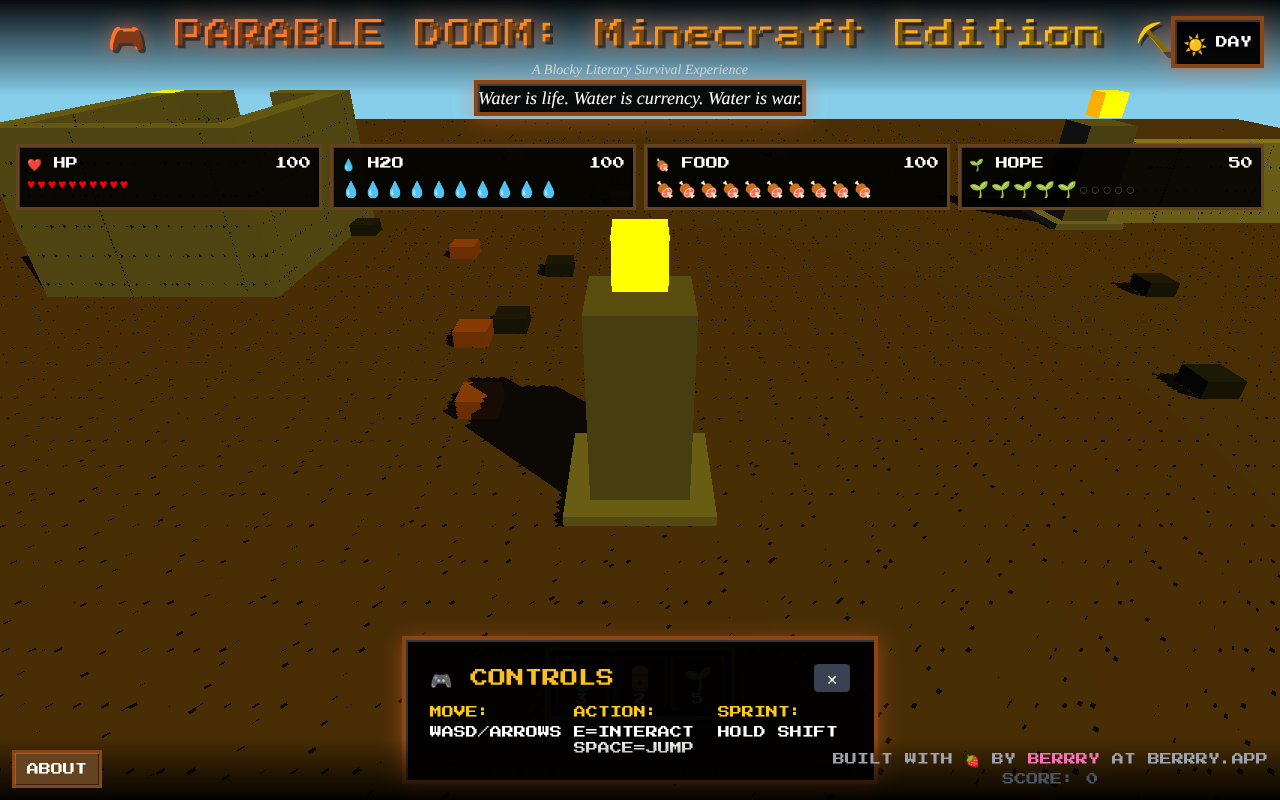
Task: Open the ABOUT panel
Action: click(56, 768)
